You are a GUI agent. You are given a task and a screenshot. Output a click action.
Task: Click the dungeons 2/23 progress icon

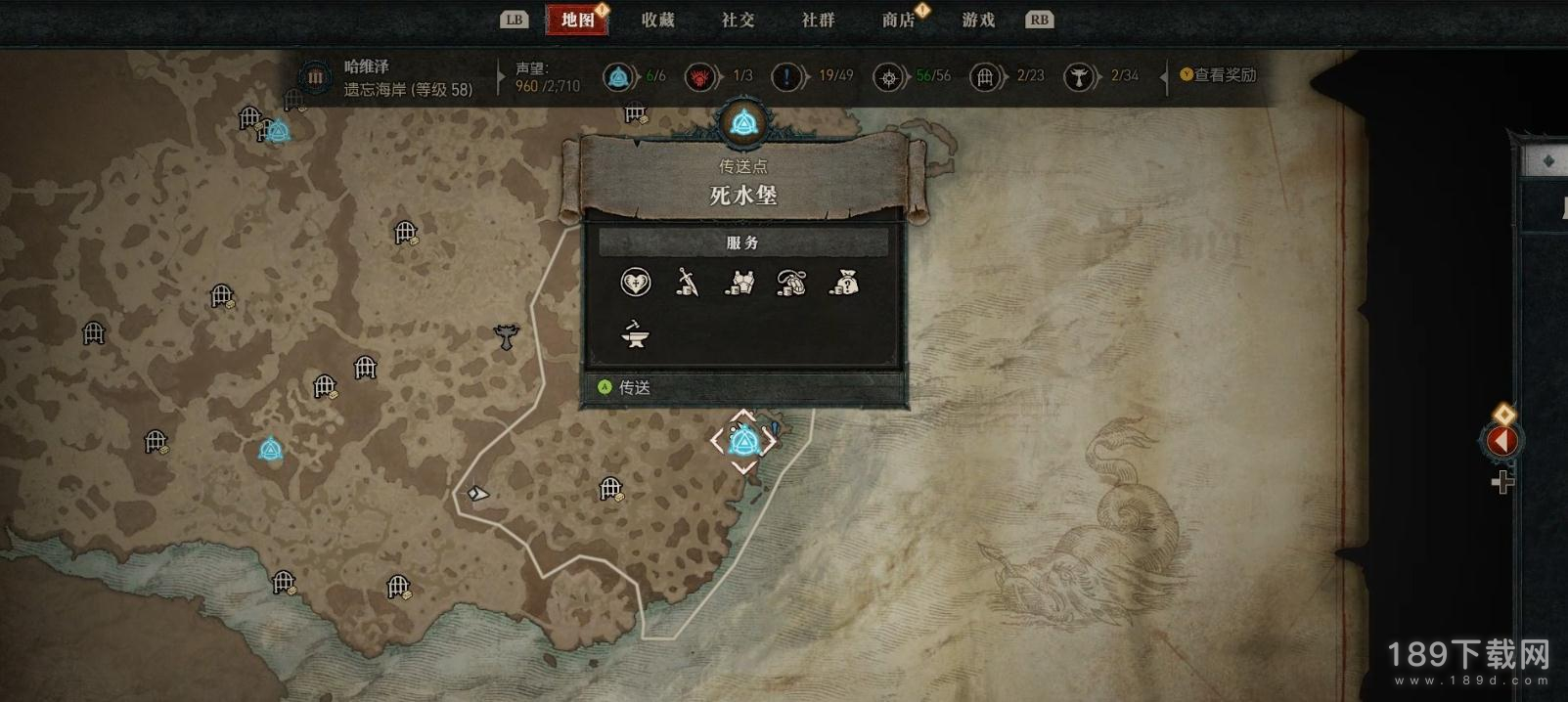click(x=985, y=76)
